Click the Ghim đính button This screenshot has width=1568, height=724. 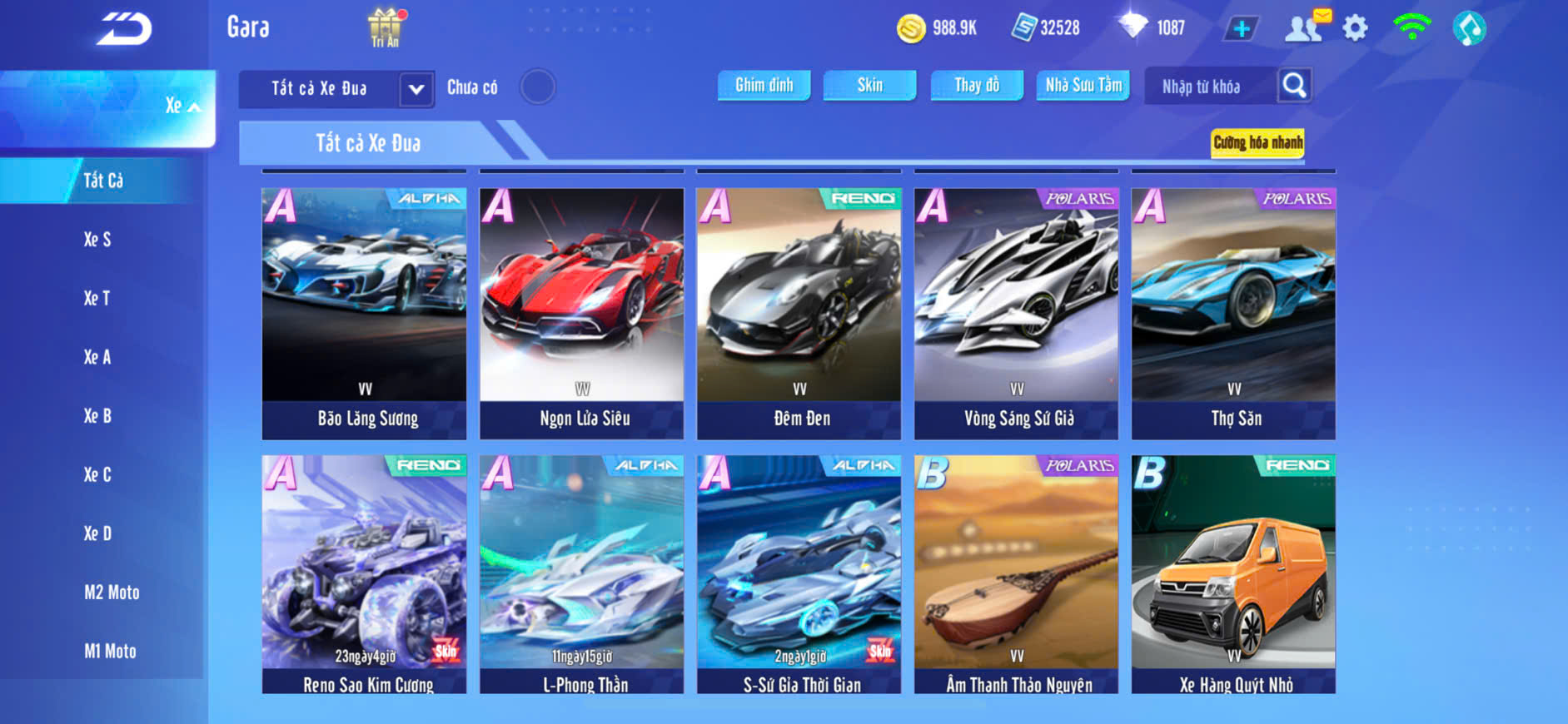(764, 85)
